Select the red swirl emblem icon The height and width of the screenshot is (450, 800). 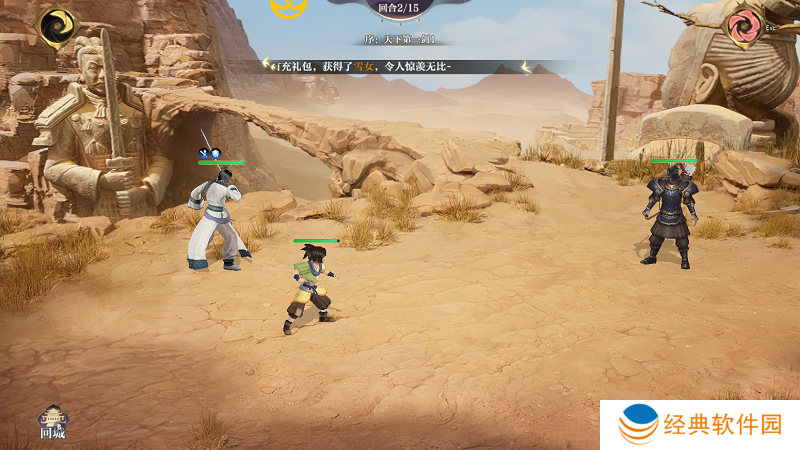(x=743, y=25)
